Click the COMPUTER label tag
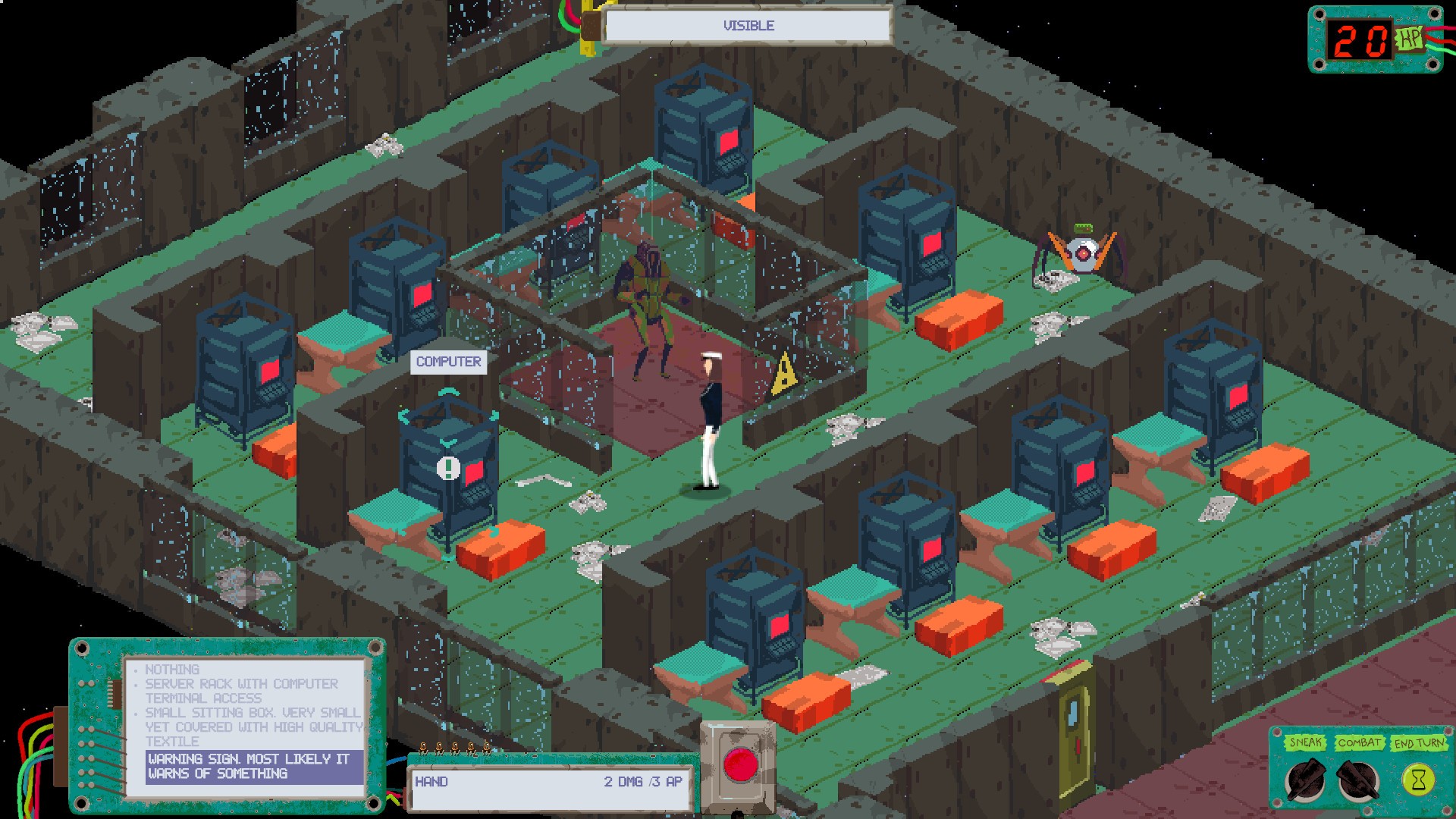Image resolution: width=1456 pixels, height=819 pixels. coord(449,362)
